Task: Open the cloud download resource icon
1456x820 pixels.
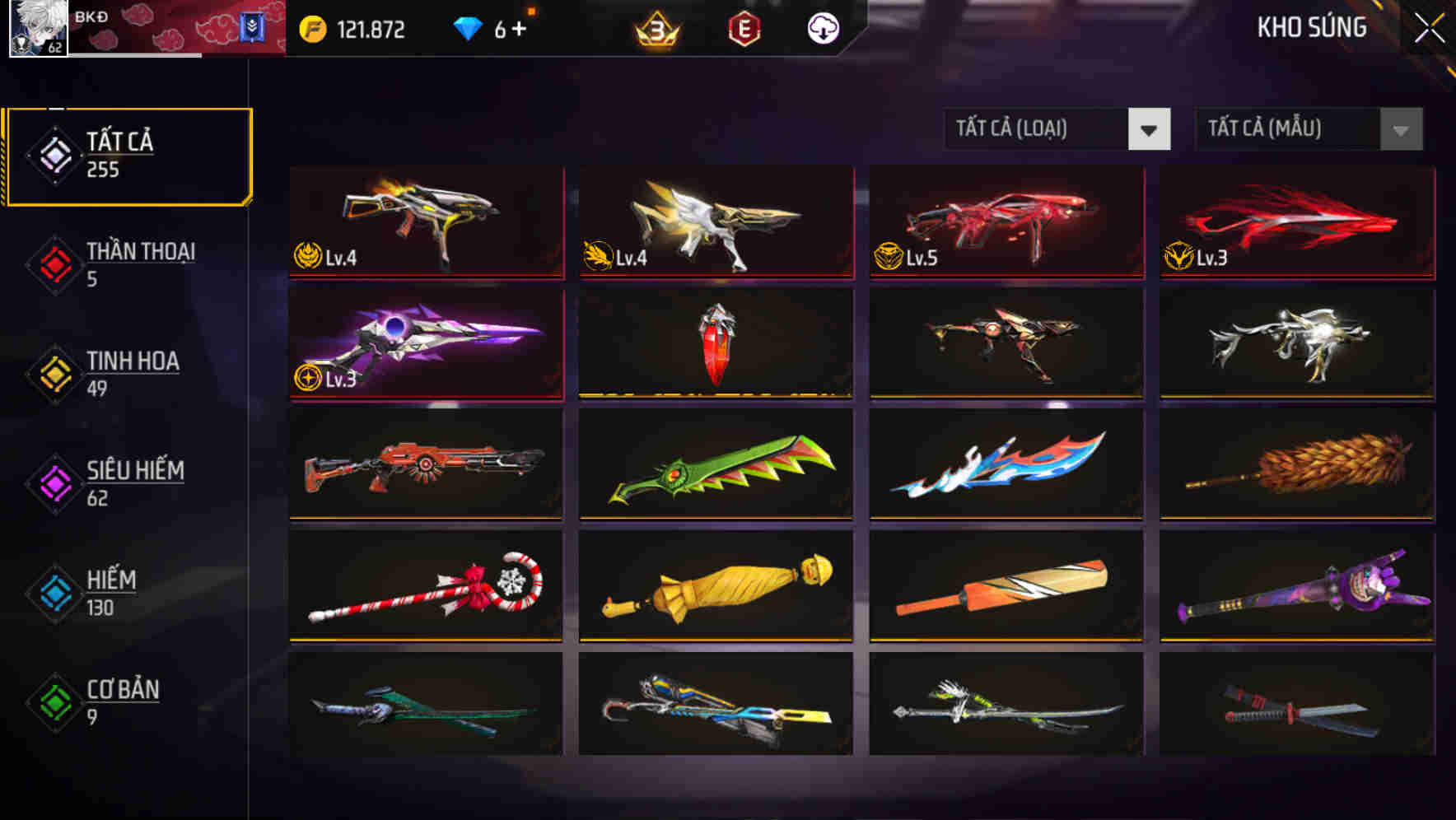Action: [823, 27]
